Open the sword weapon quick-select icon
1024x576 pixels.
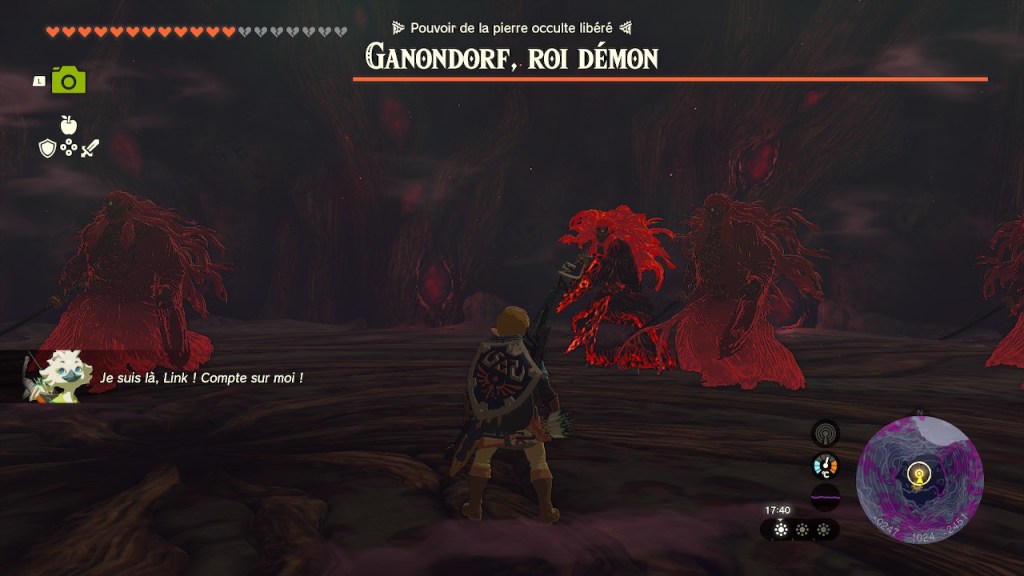pyautogui.click(x=90, y=148)
